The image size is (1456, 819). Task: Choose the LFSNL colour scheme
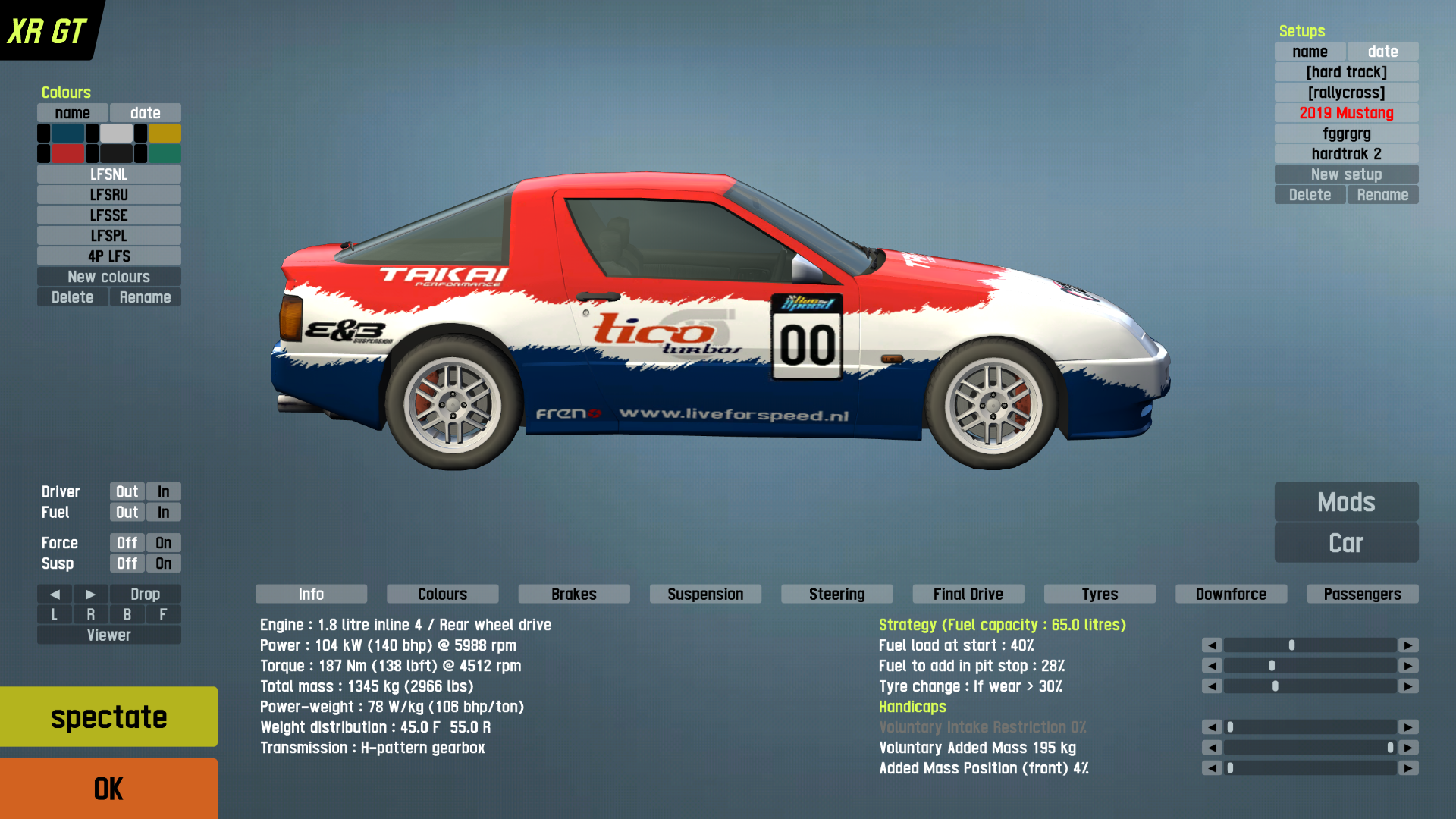[108, 174]
